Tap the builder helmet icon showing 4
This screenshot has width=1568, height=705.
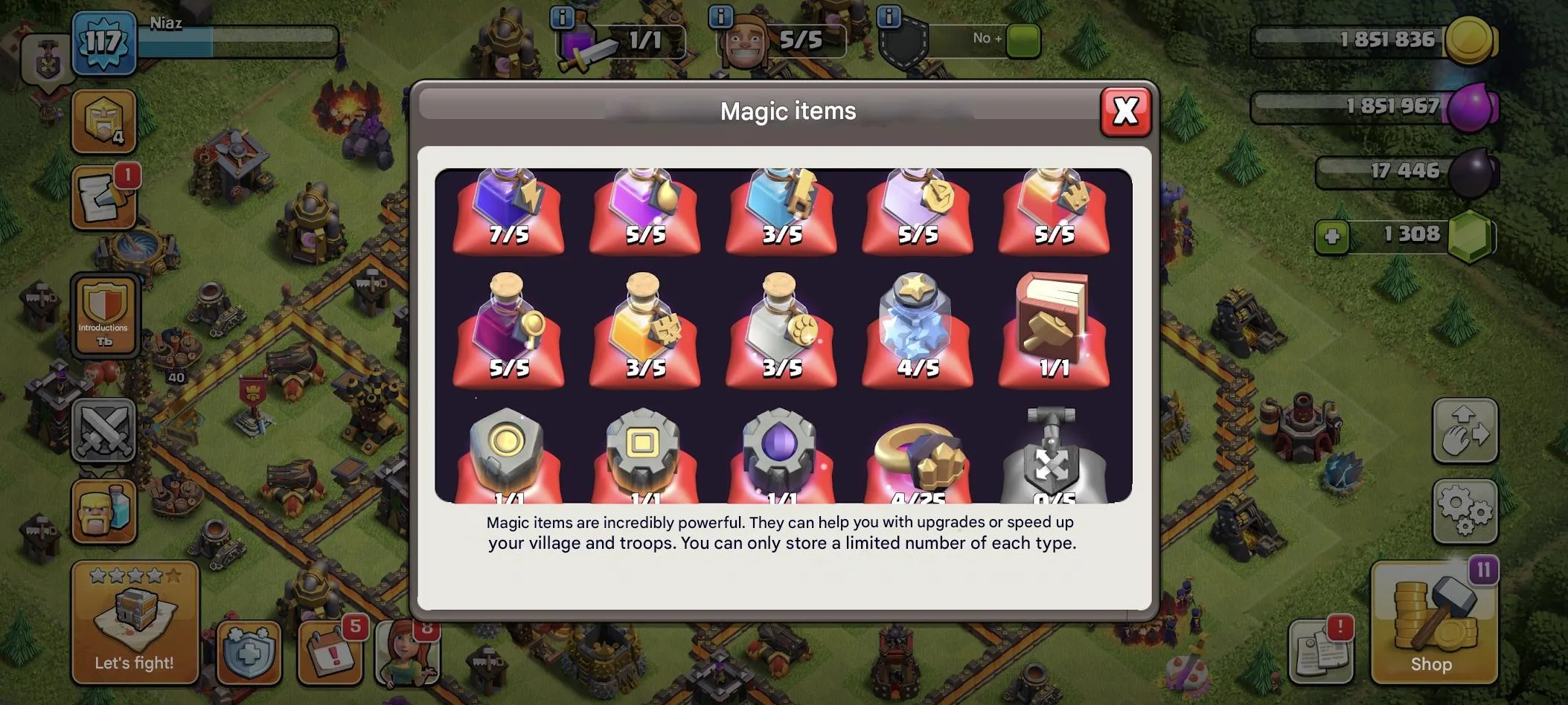tap(104, 119)
